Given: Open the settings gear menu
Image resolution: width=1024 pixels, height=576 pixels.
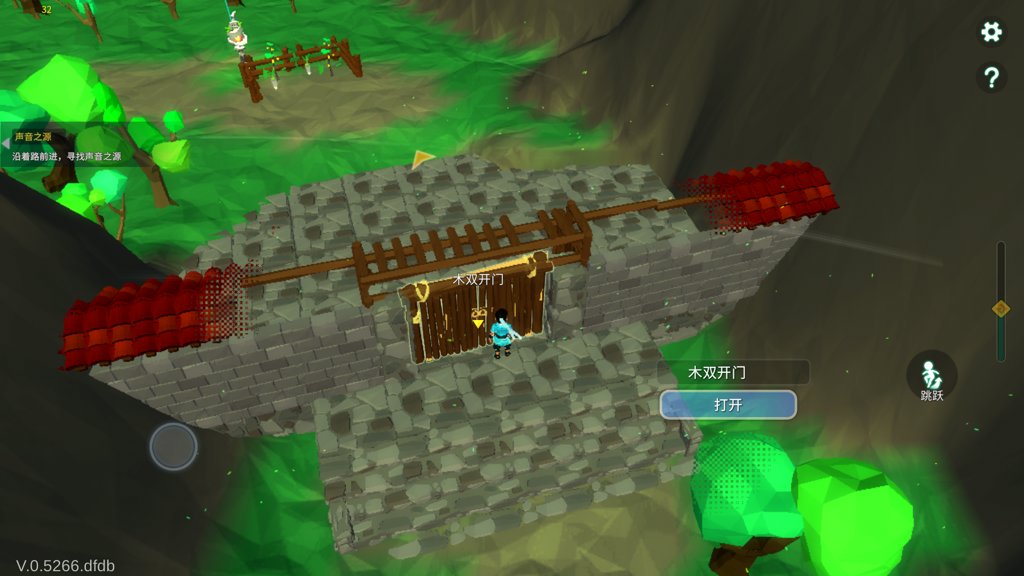Looking at the screenshot, I should pos(991,32).
